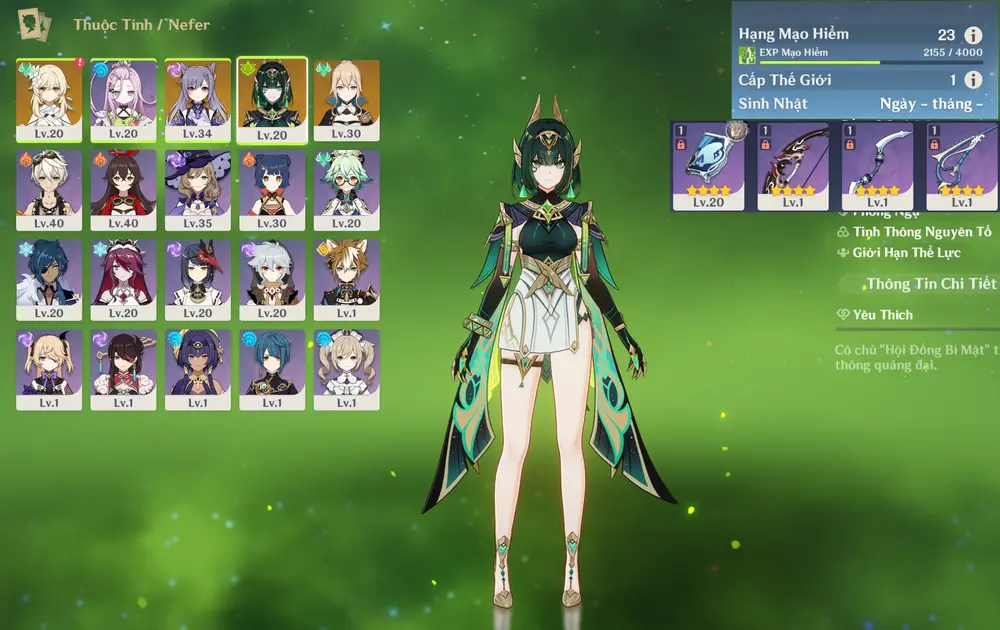
Task: Choose the pink-haired Hydro character
Action: (123, 98)
